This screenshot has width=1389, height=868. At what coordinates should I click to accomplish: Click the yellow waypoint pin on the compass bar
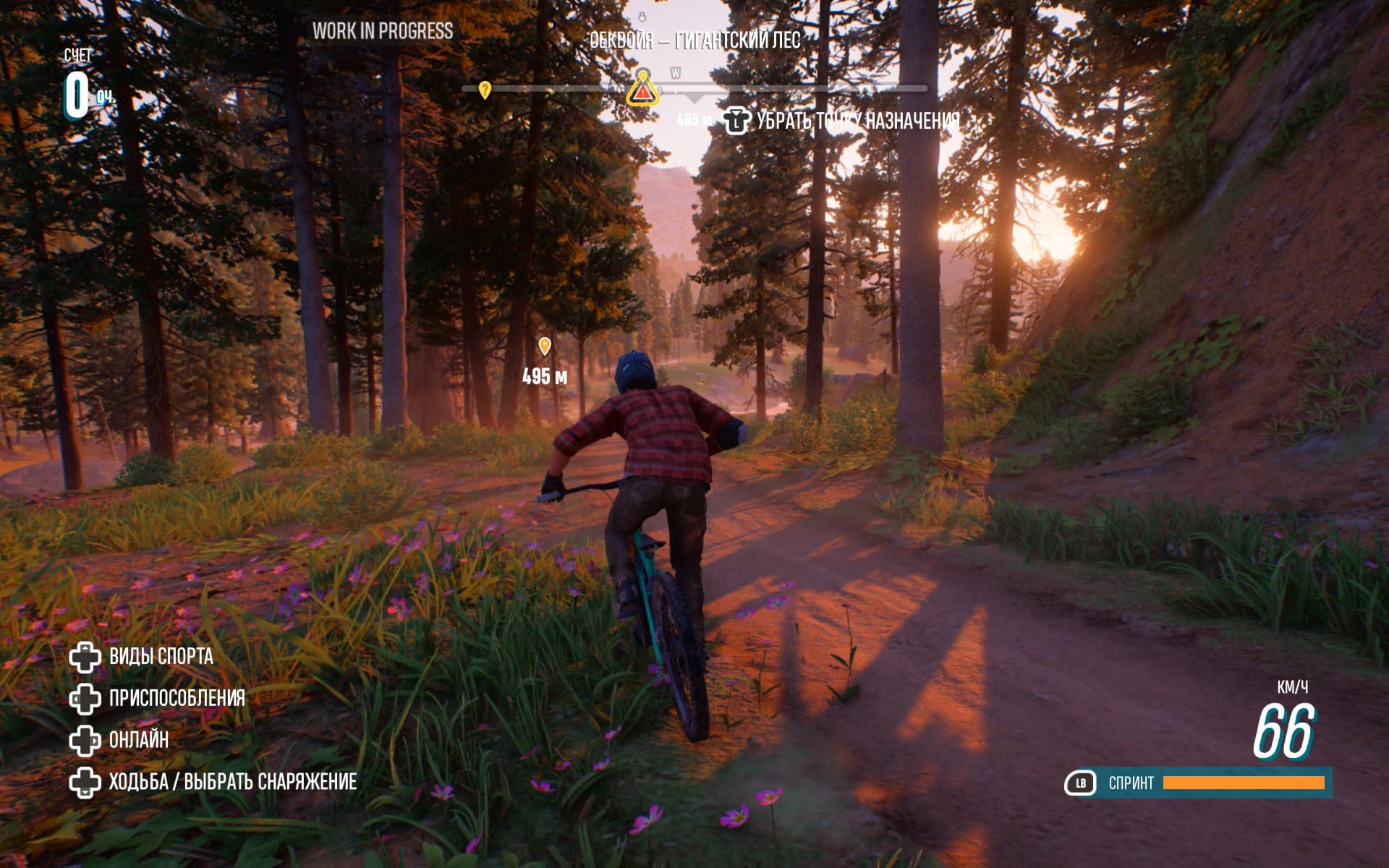[485, 90]
